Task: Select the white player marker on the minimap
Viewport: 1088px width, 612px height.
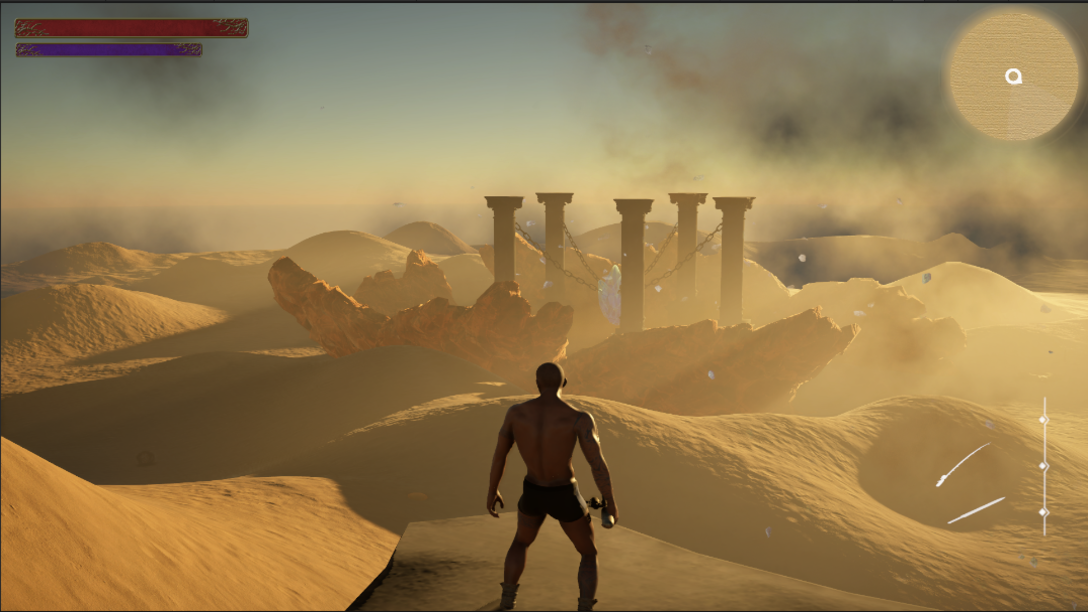Action: coord(1013,77)
